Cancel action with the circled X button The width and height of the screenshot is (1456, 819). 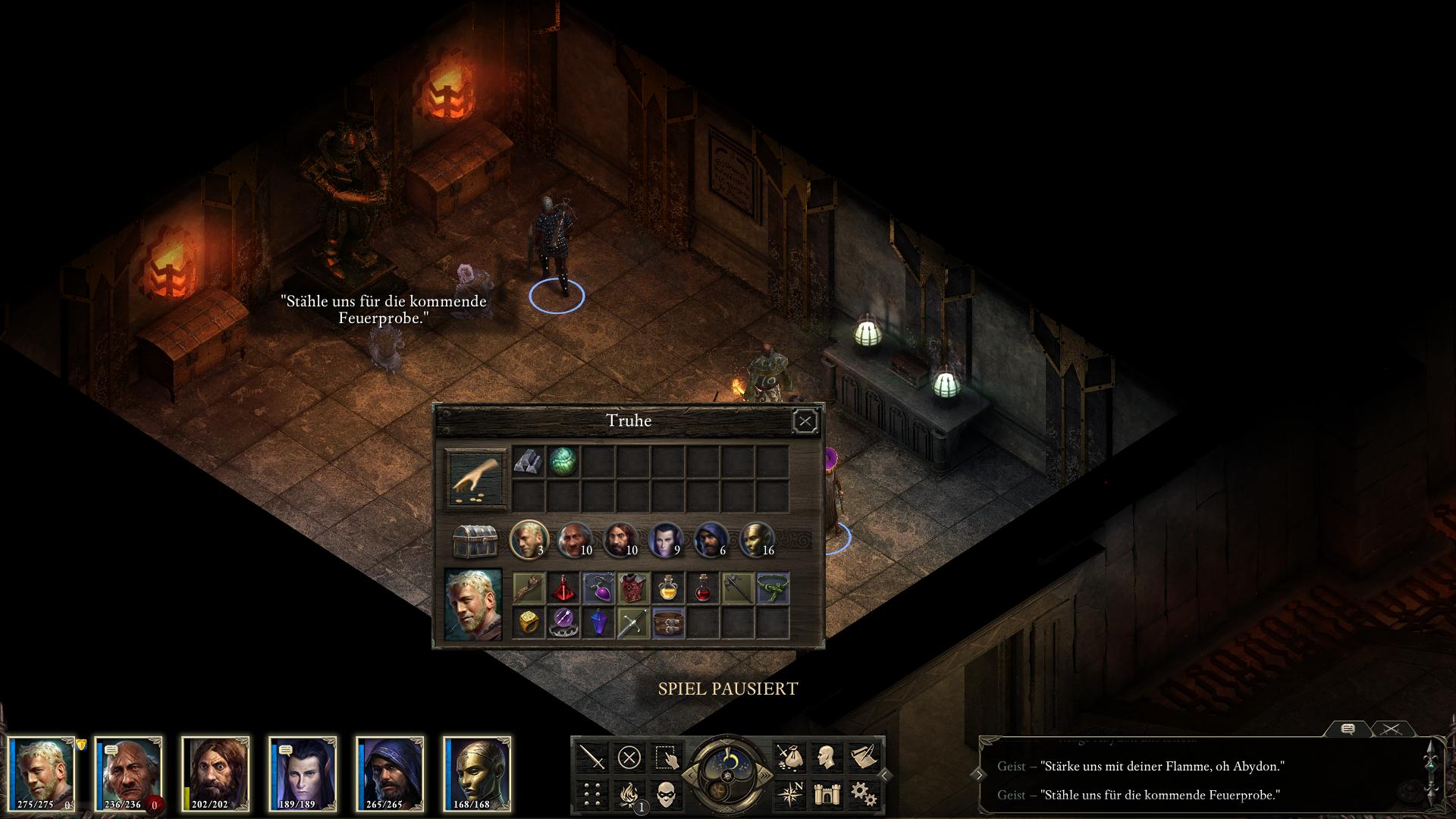[629, 757]
